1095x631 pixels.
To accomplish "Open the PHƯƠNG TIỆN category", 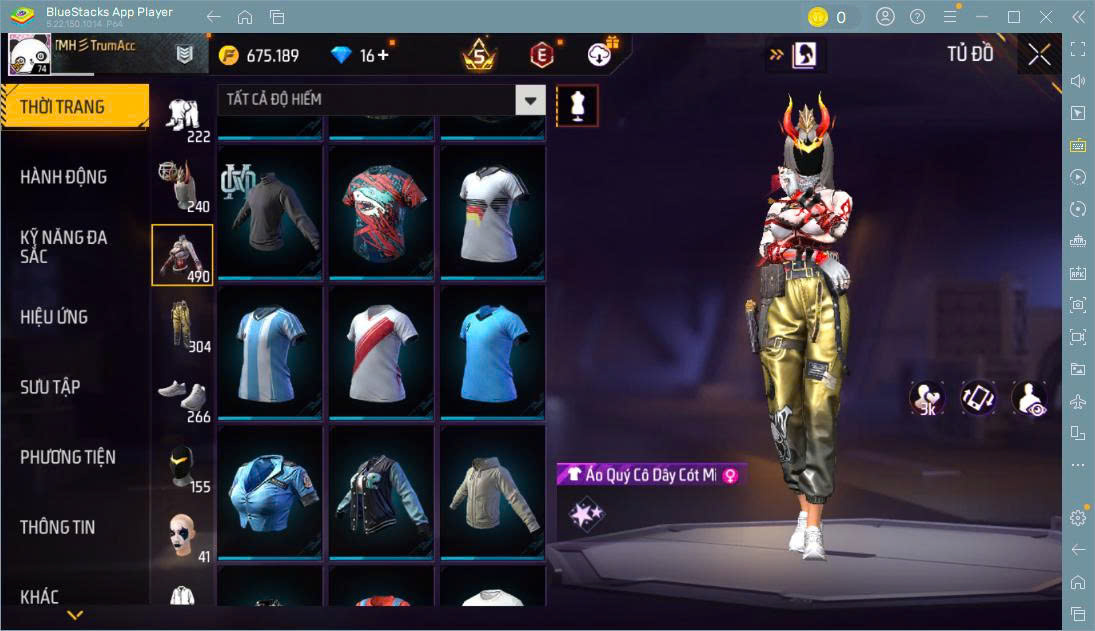I will [x=68, y=457].
